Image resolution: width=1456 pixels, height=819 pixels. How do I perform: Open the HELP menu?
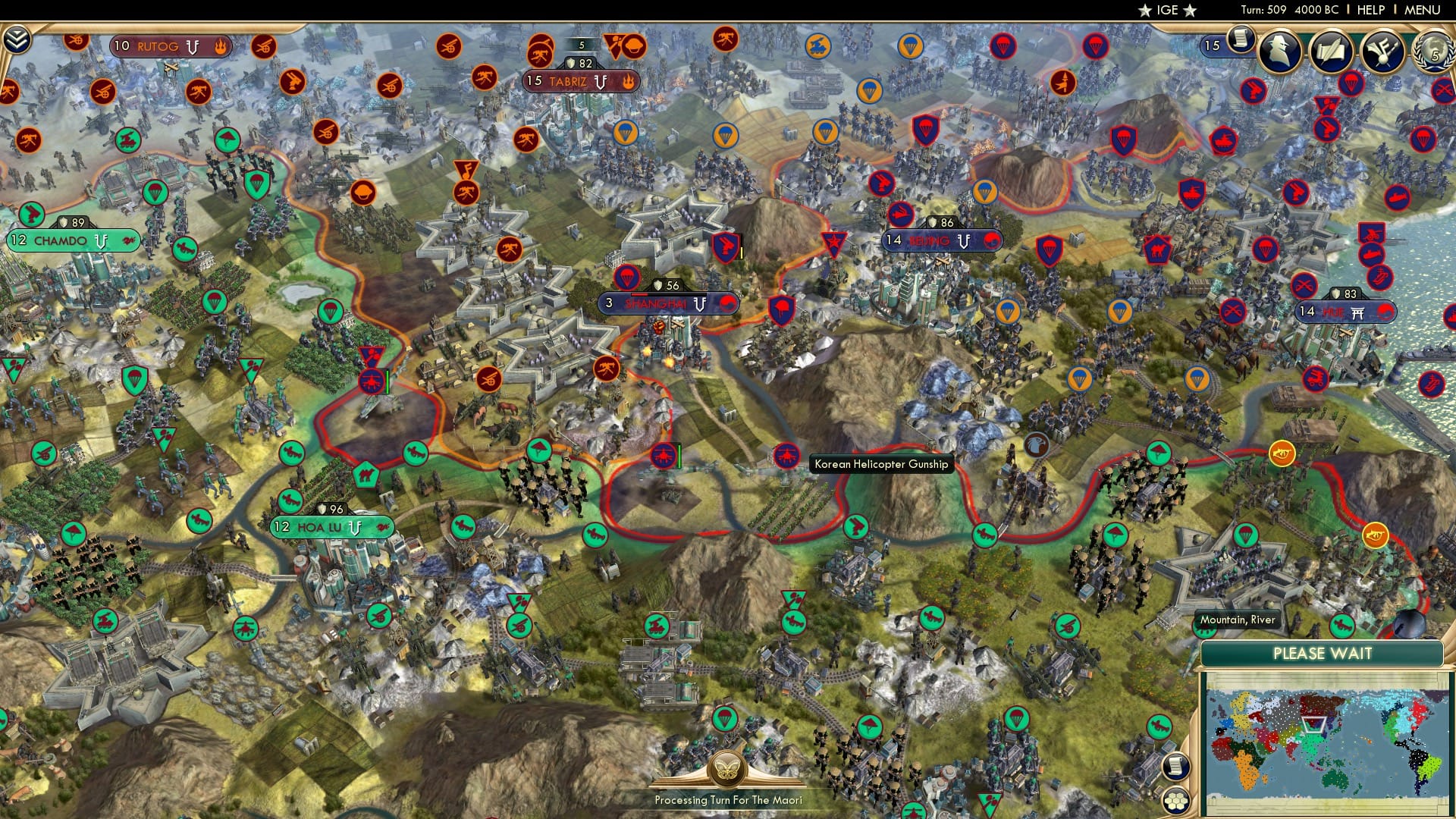click(1371, 10)
